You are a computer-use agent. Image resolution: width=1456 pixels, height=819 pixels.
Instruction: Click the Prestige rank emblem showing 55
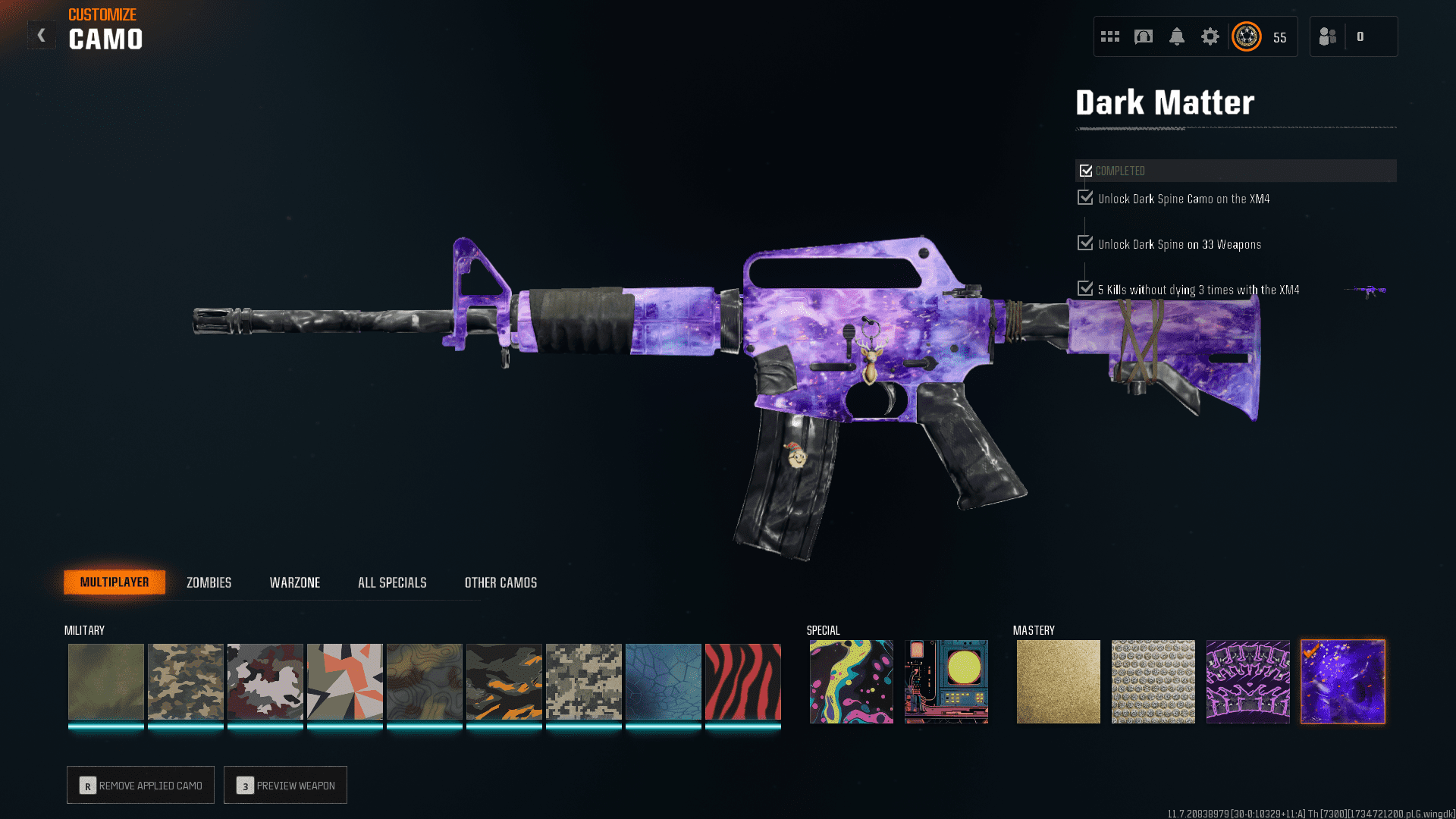click(x=1246, y=36)
